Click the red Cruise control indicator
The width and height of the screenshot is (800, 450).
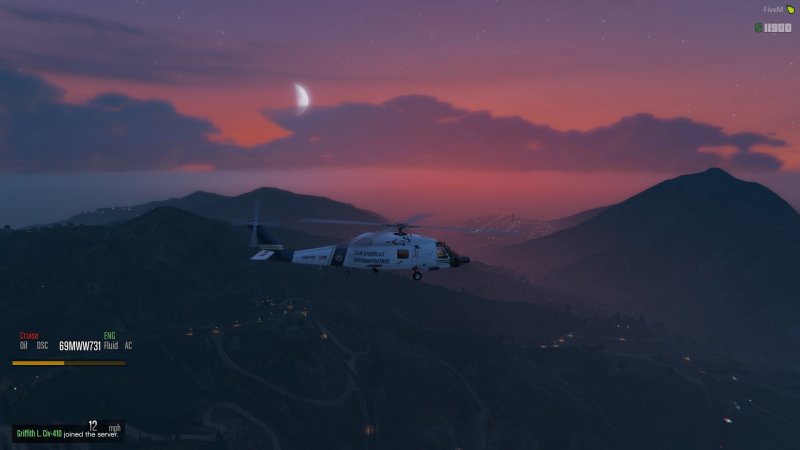coord(28,336)
